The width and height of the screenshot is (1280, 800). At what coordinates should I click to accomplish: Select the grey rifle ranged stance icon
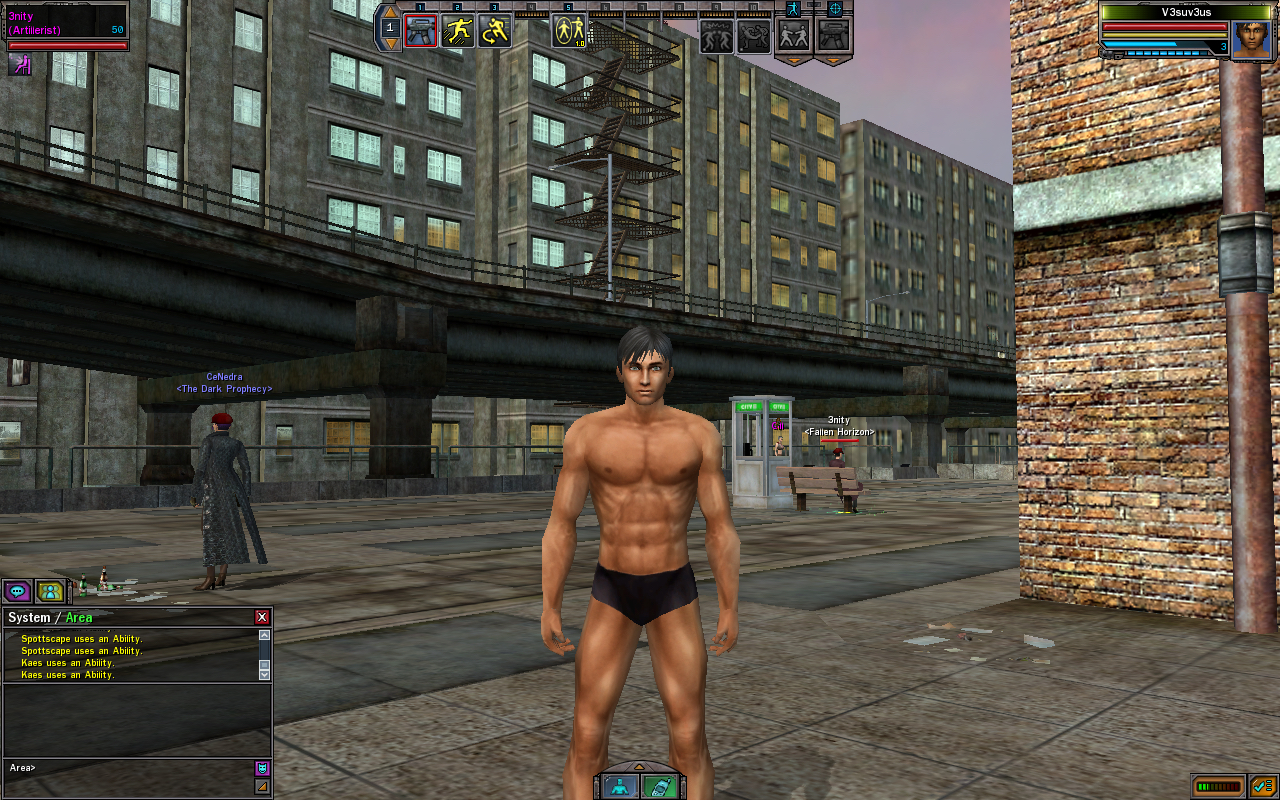[x=832, y=35]
